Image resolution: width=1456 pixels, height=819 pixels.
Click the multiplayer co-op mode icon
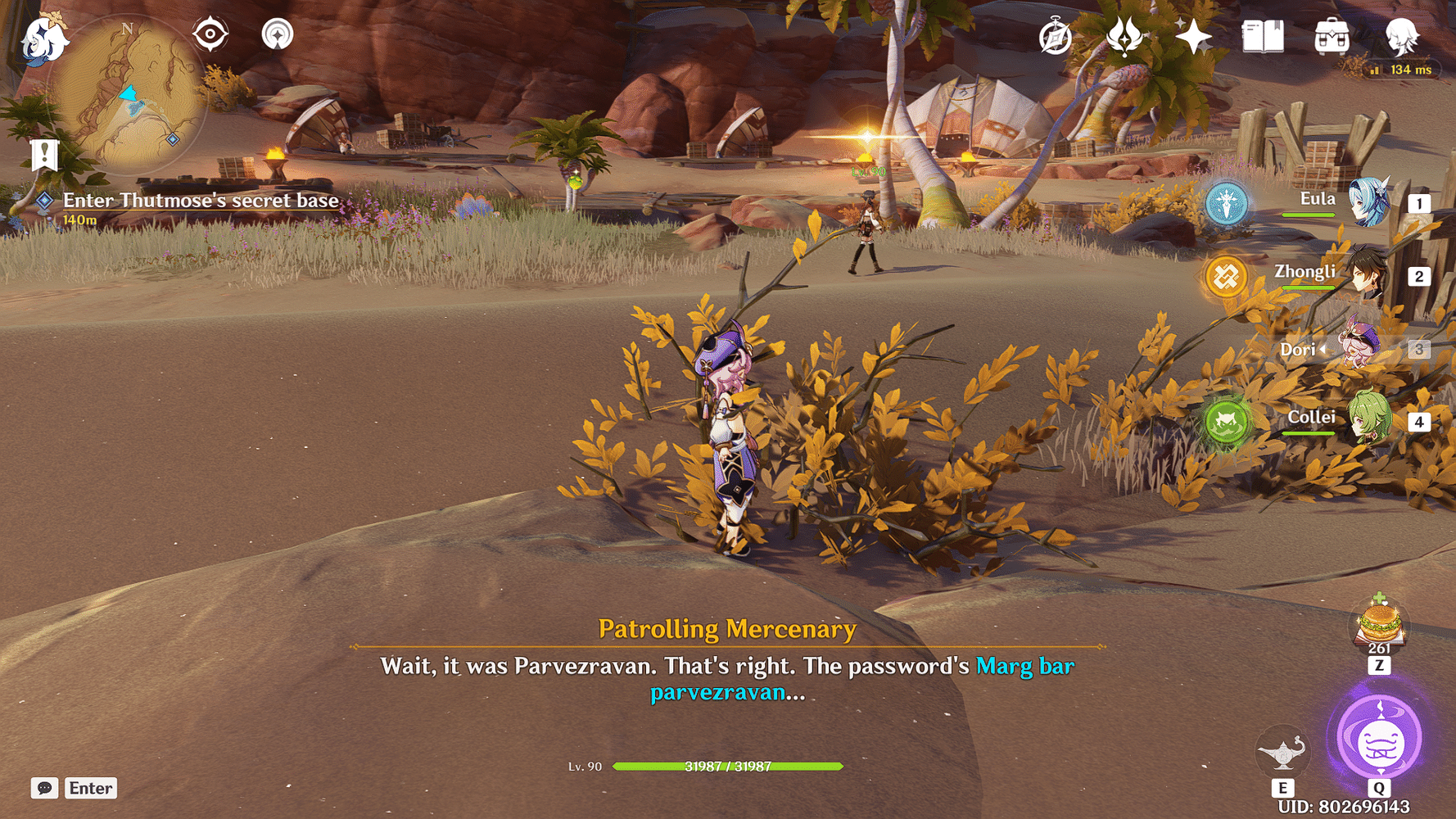tap(278, 35)
